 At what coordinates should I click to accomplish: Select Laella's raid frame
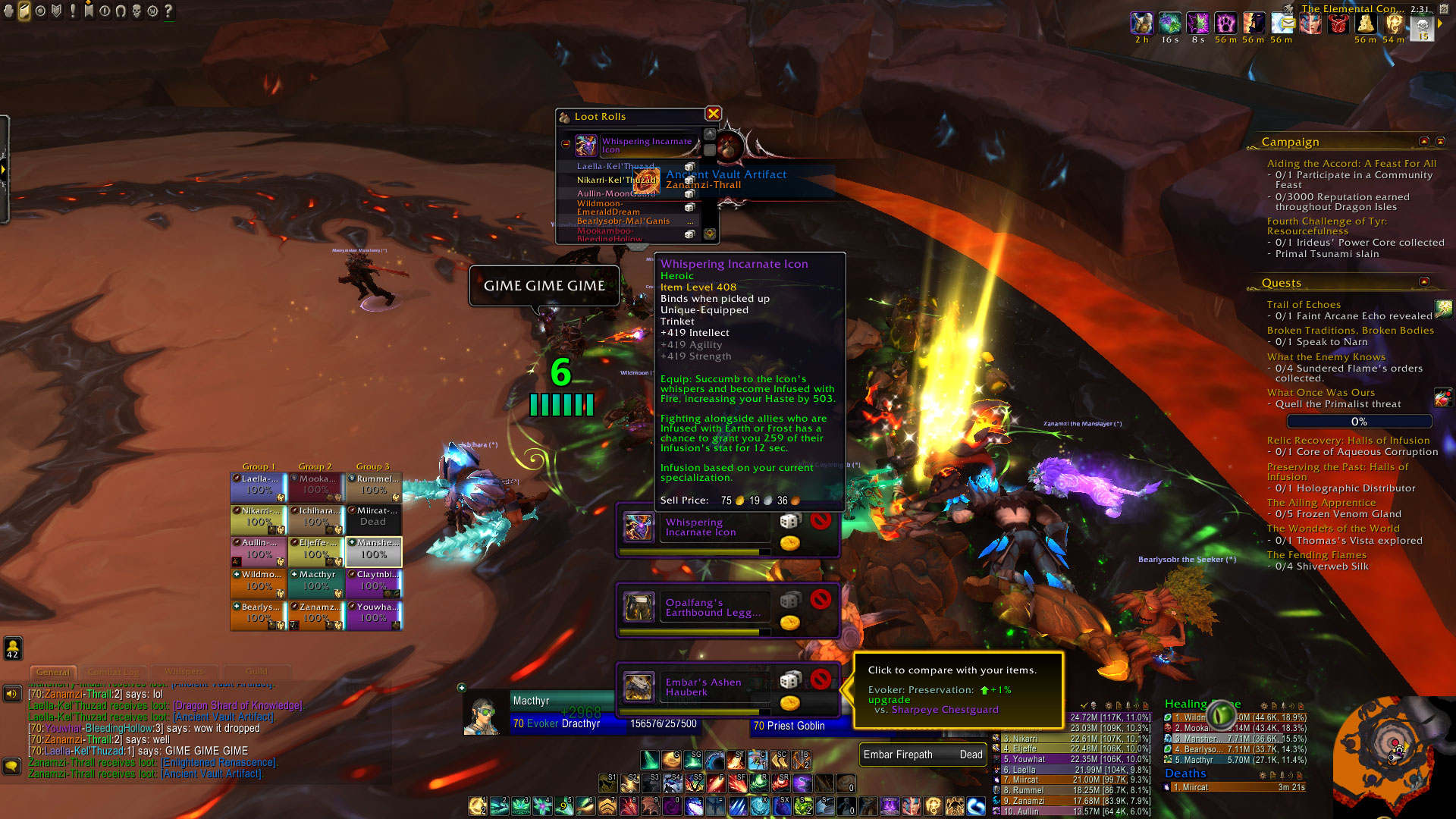click(x=259, y=485)
